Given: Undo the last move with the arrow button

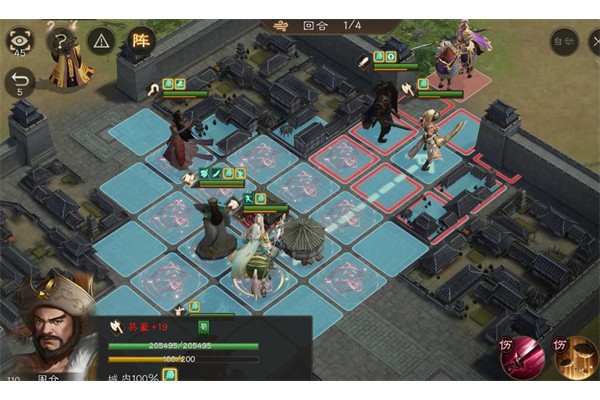Looking at the screenshot, I should click(x=19, y=81).
